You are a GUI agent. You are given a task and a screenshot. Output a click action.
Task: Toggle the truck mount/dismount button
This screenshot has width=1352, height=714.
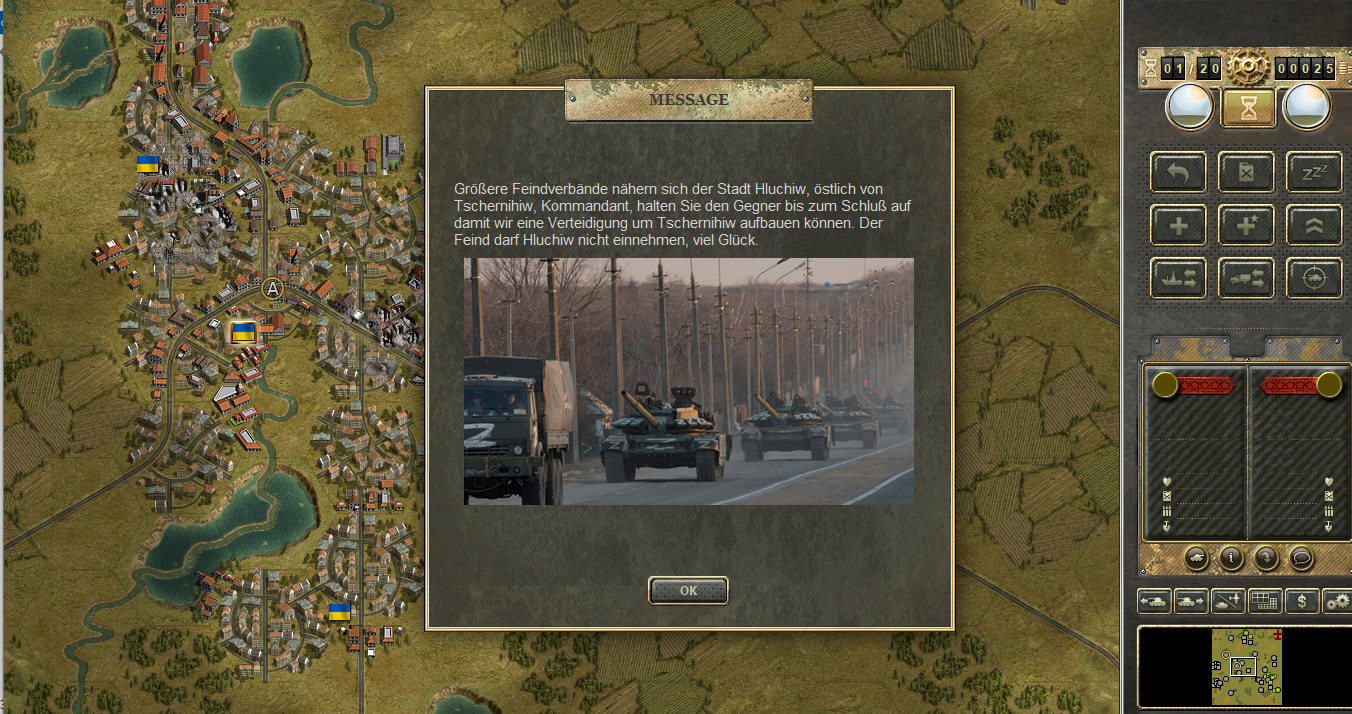(1245, 278)
